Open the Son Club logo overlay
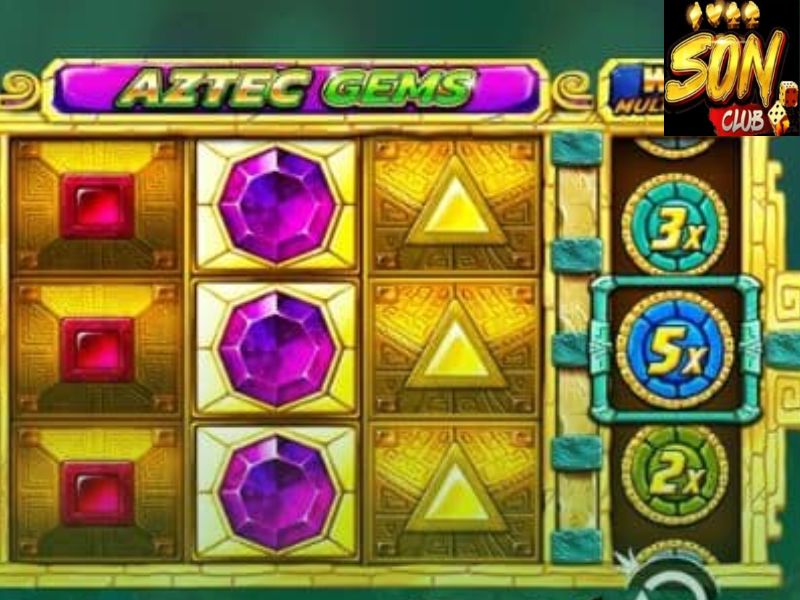Image resolution: width=800 pixels, height=600 pixels. (731, 68)
